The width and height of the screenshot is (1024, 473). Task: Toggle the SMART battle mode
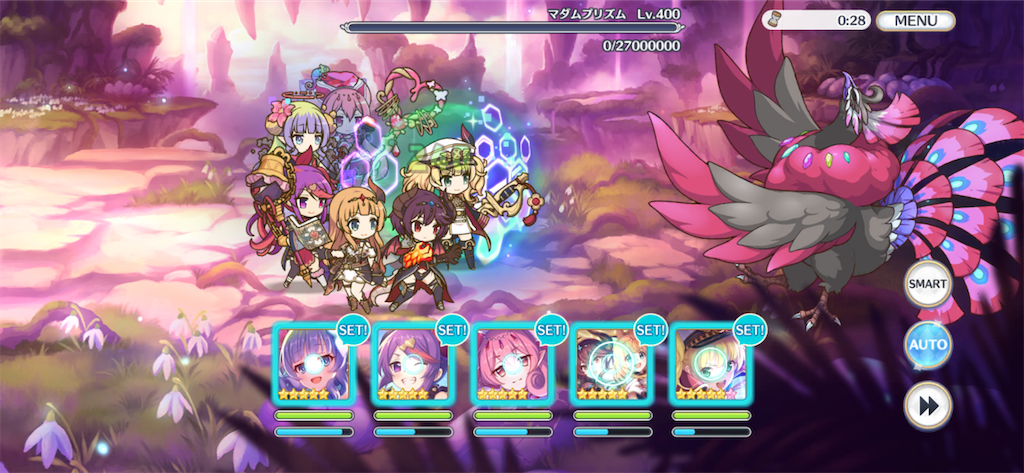927,285
